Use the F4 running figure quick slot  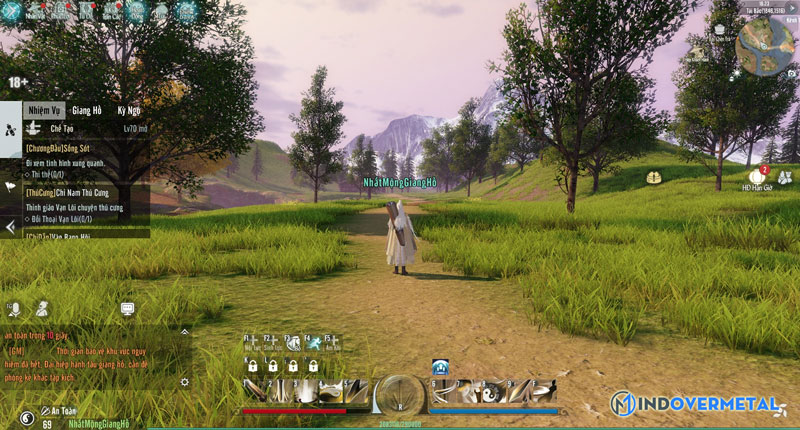click(x=312, y=343)
